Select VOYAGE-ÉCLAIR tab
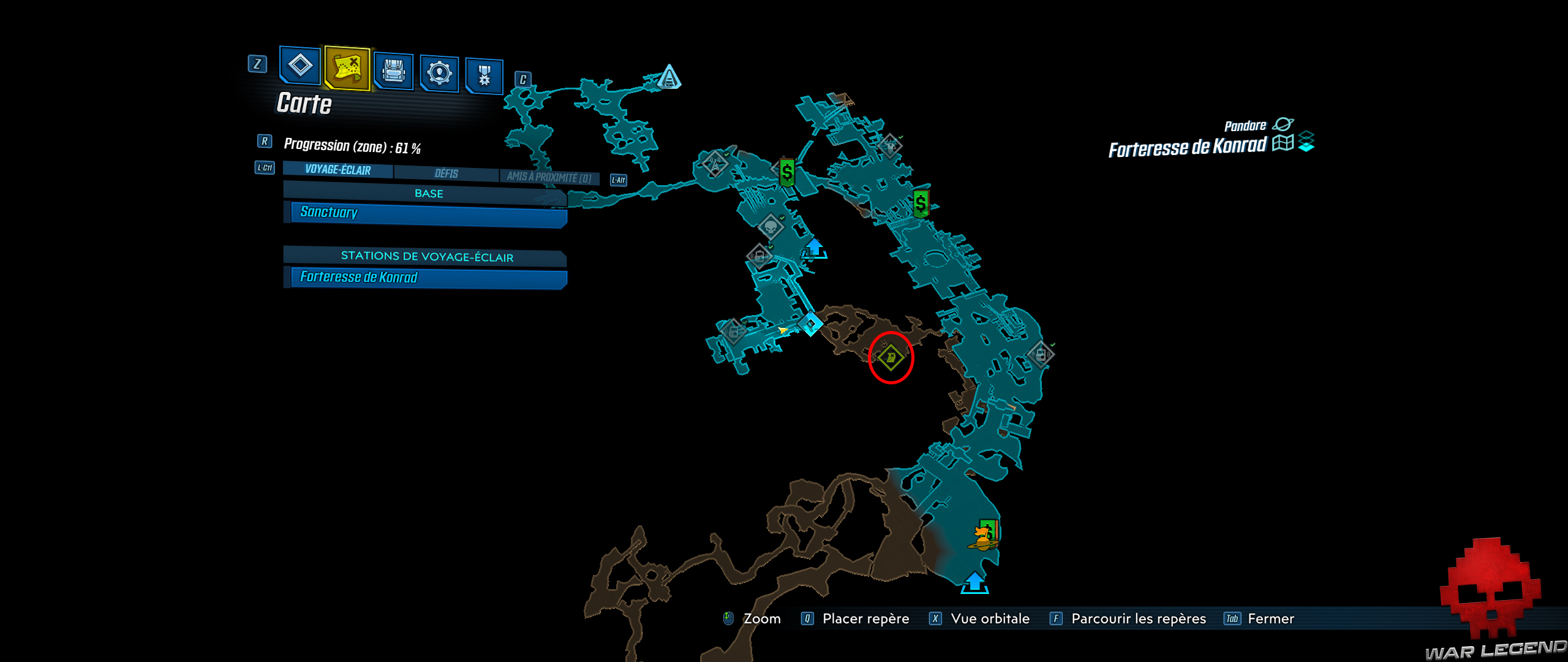Screen dimensions: 1568x662 click(x=336, y=170)
